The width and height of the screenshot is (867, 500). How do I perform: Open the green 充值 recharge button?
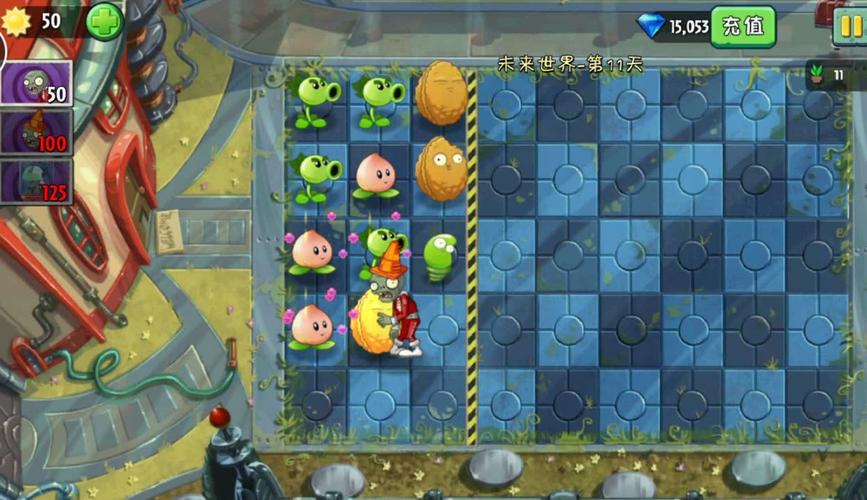[x=743, y=26]
